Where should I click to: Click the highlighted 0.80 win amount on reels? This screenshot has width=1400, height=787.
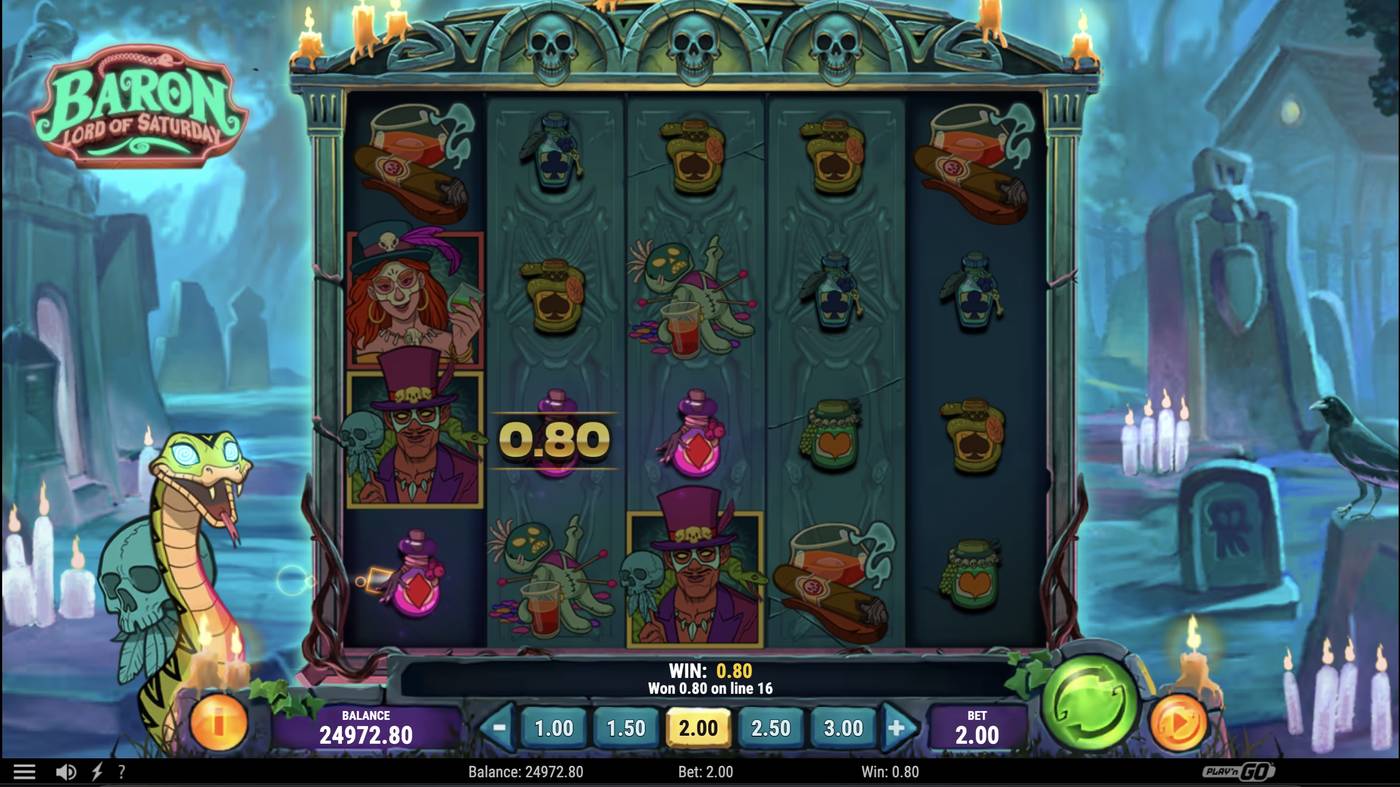coord(553,440)
